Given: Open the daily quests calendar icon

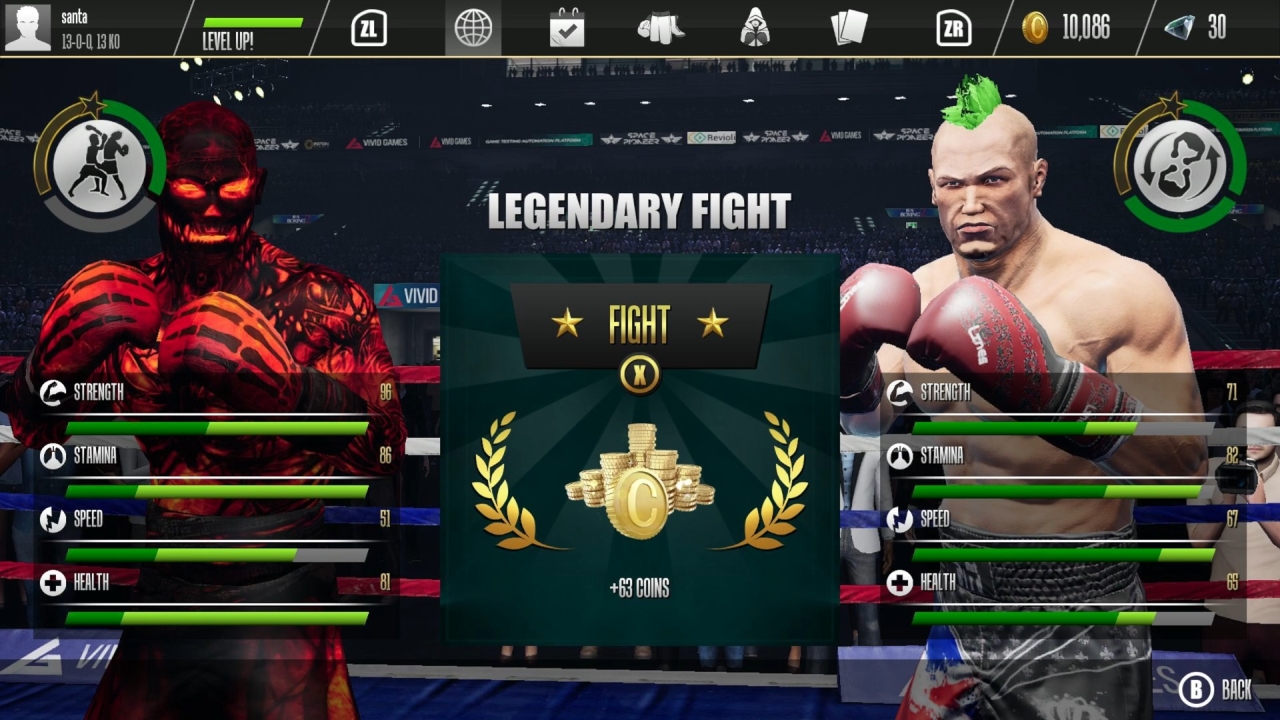Looking at the screenshot, I should pos(566,28).
